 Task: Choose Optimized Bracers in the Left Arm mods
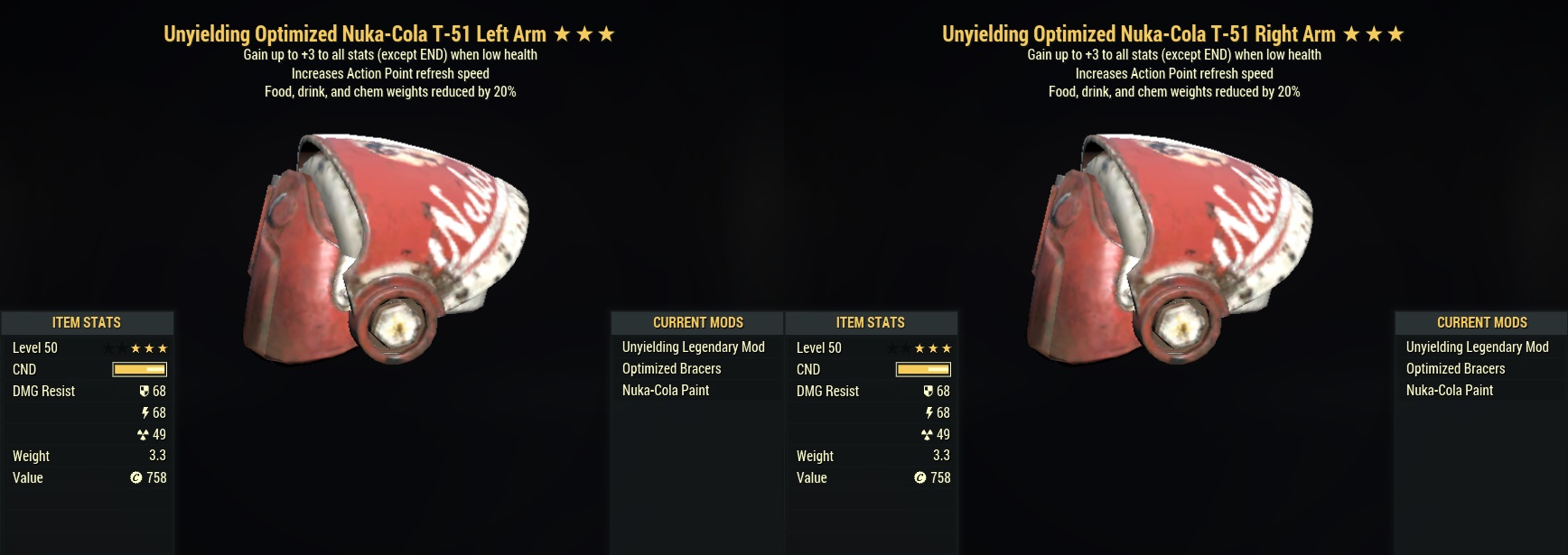[671, 369]
